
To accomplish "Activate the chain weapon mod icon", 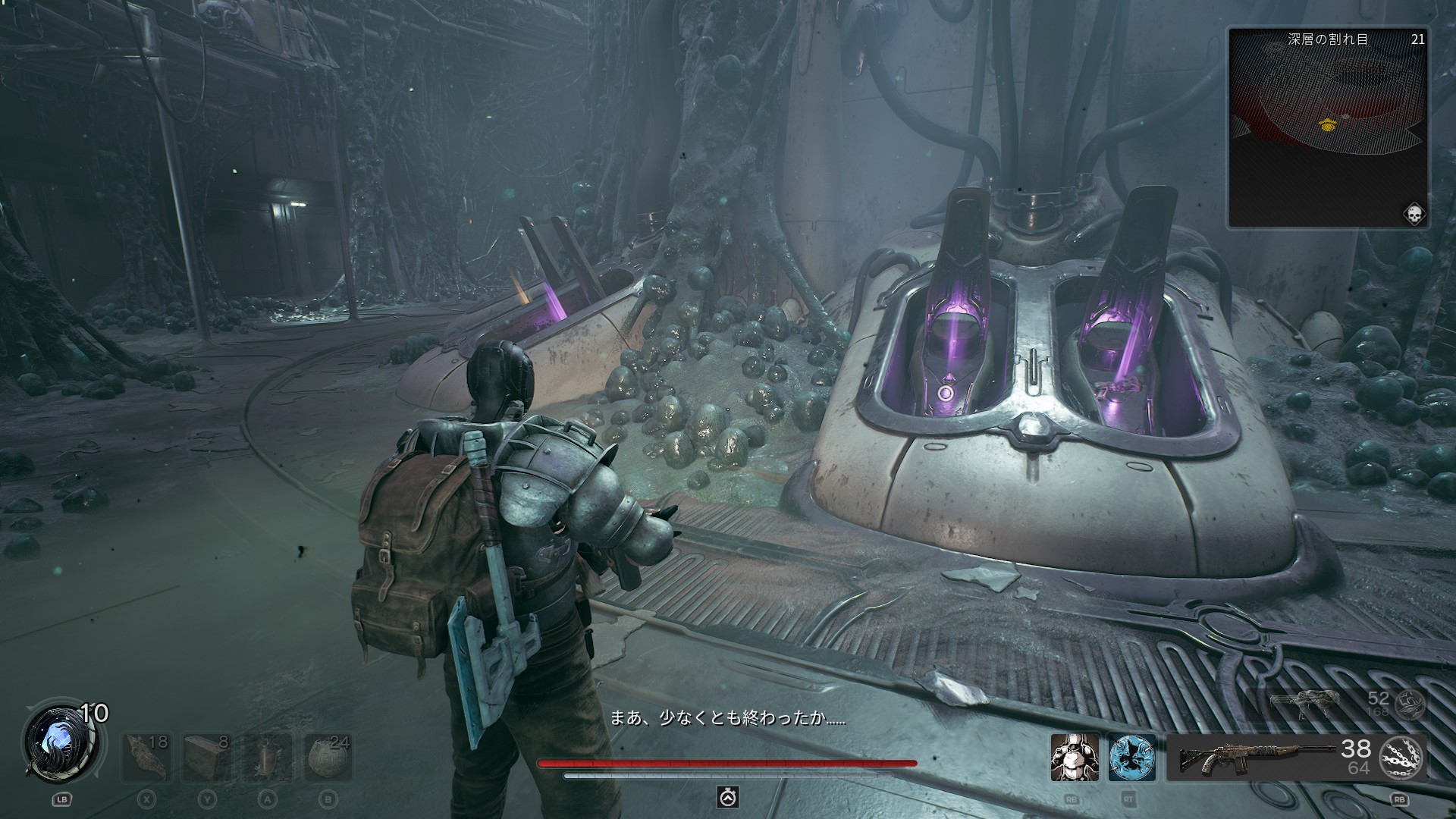I will pos(1402,757).
